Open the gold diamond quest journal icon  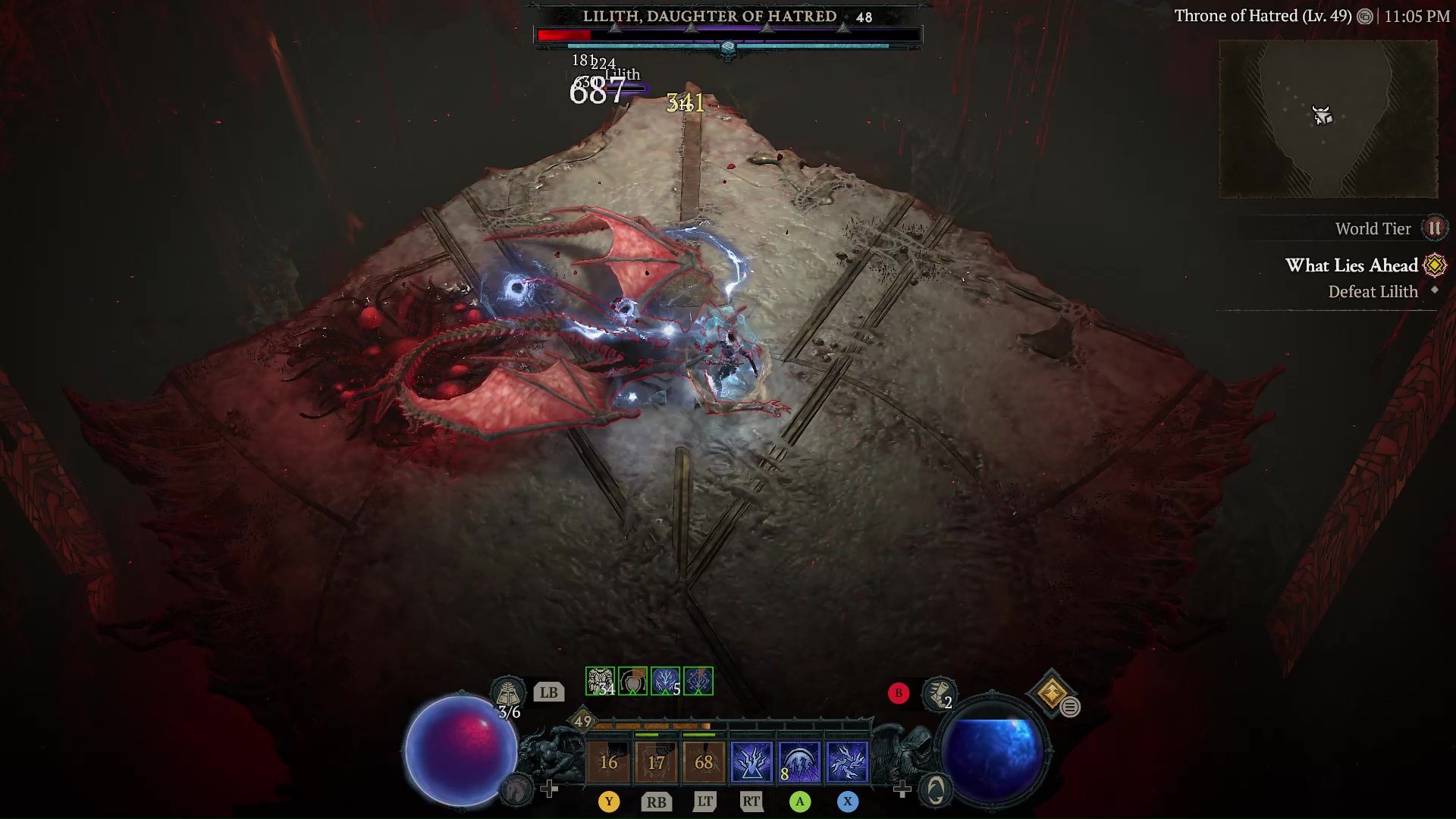(x=1052, y=692)
